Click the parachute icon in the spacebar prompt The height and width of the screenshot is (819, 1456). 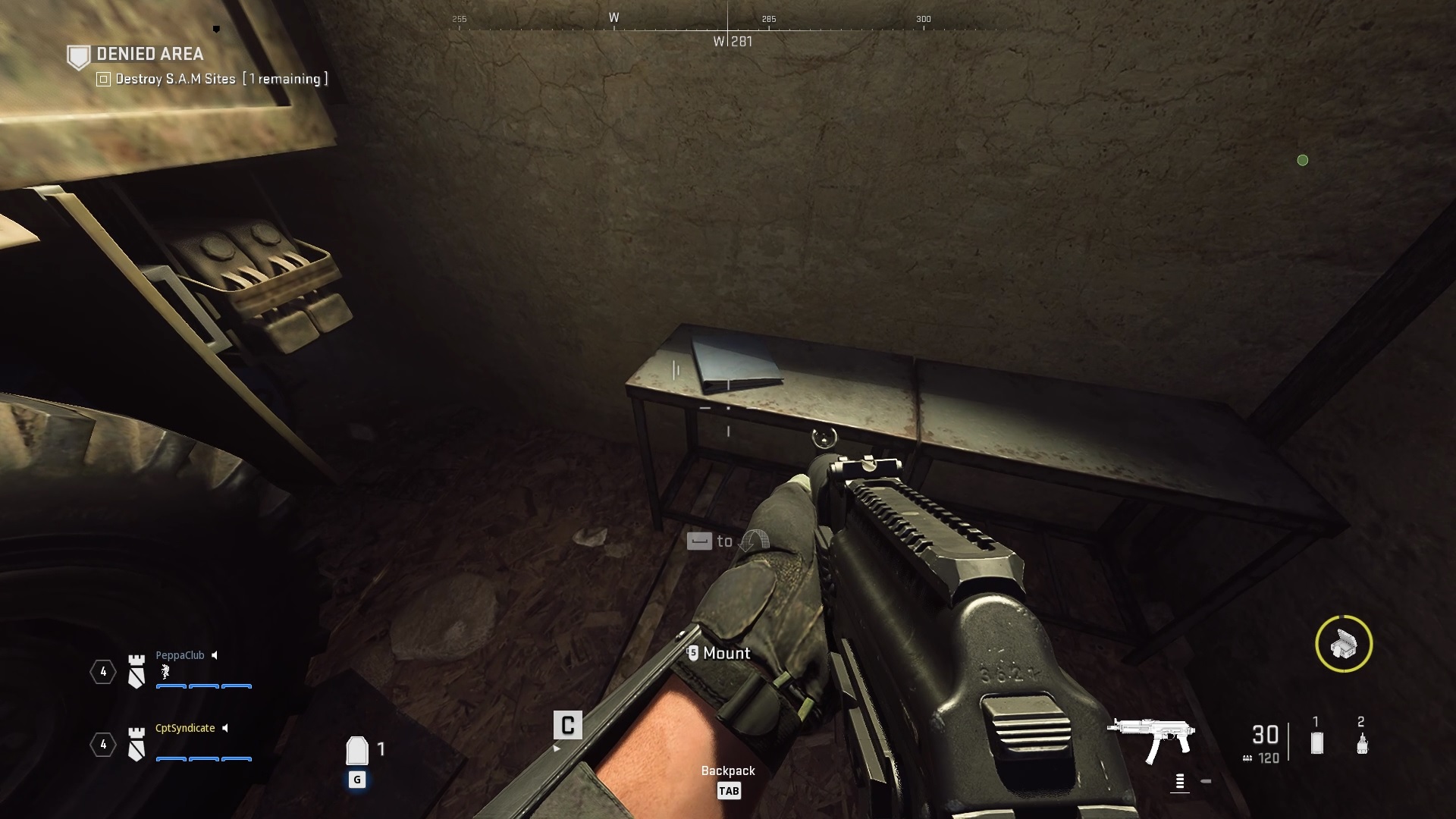coord(755,541)
